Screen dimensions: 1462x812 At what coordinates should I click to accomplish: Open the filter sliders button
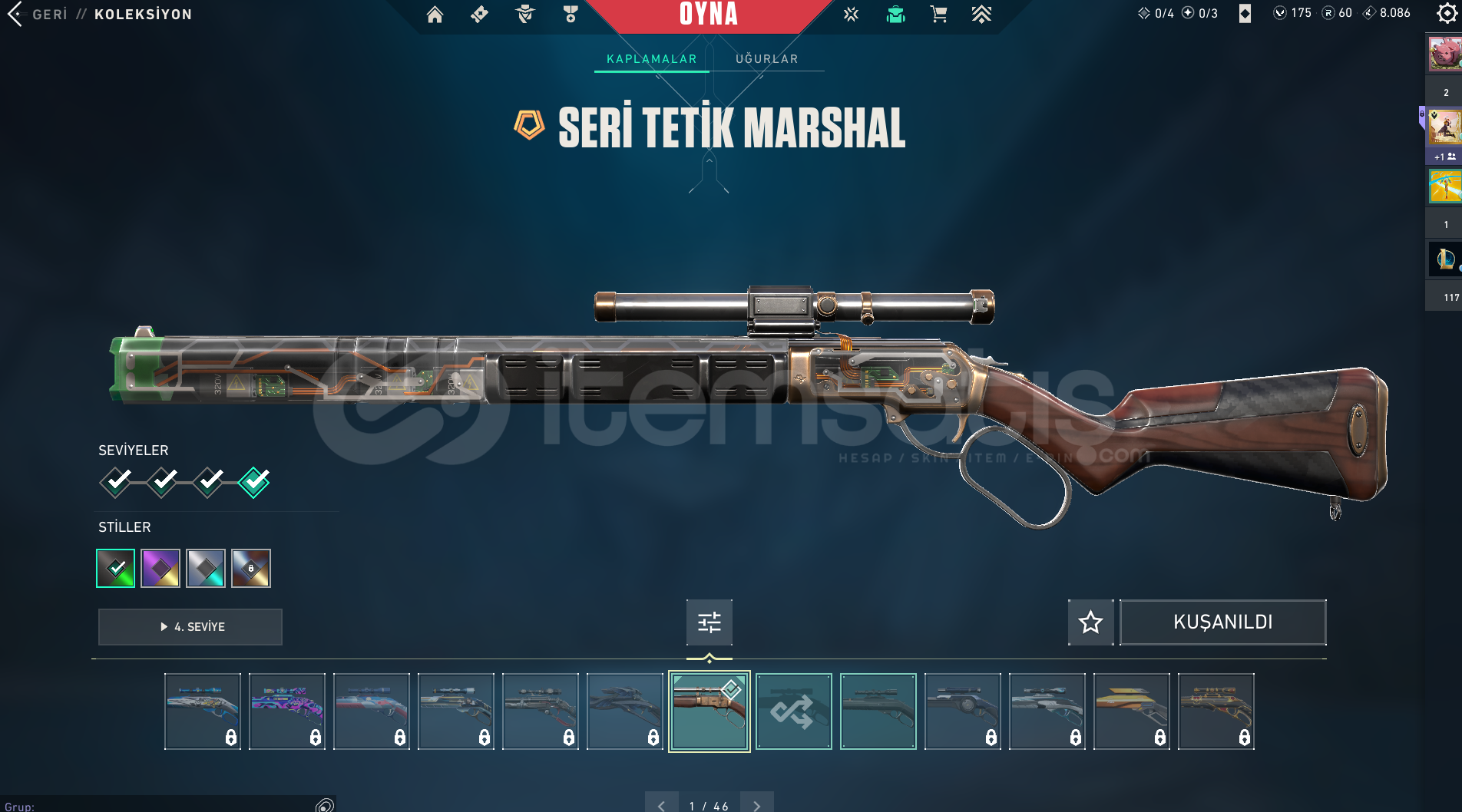click(709, 622)
